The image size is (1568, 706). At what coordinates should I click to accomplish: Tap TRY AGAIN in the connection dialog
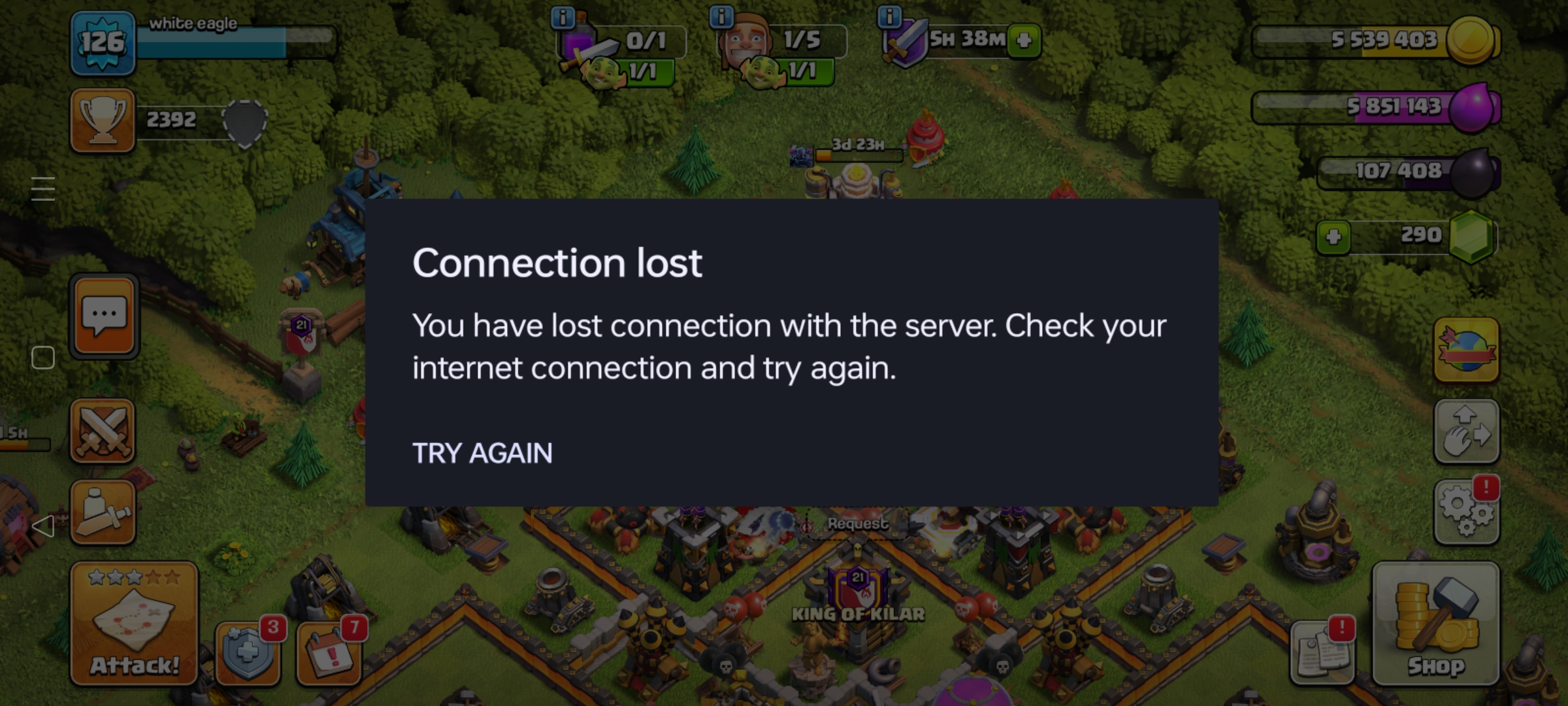[x=482, y=453]
